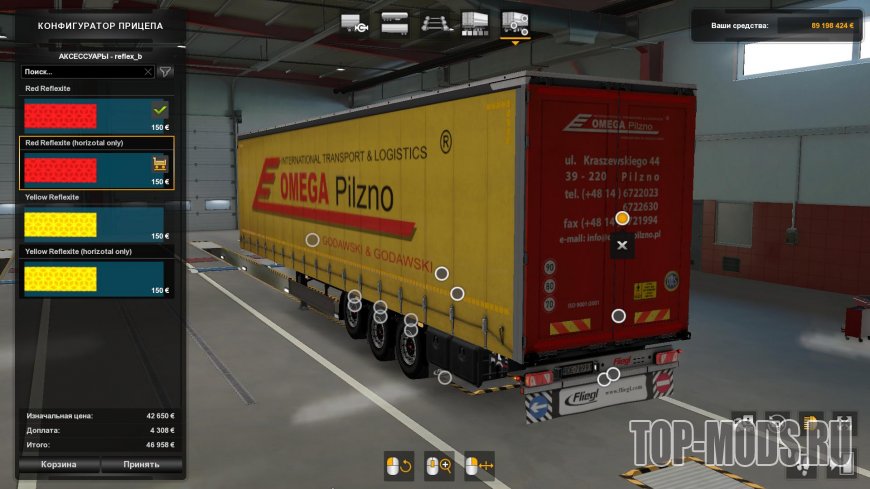Select the trailer accessories tab
This screenshot has width=870, height=489.
tap(515, 22)
